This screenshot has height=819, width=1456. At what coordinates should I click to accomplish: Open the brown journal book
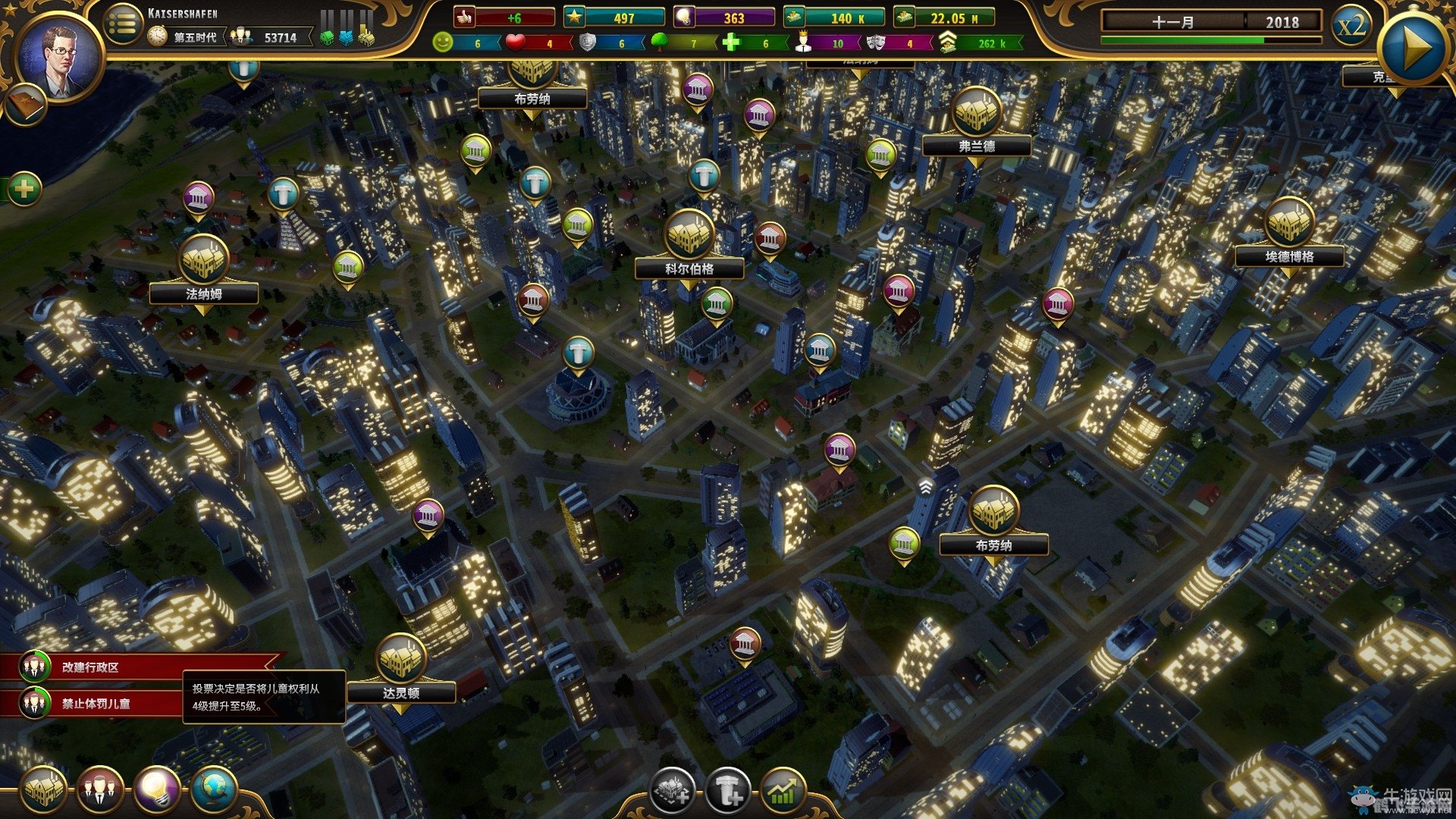point(24,105)
